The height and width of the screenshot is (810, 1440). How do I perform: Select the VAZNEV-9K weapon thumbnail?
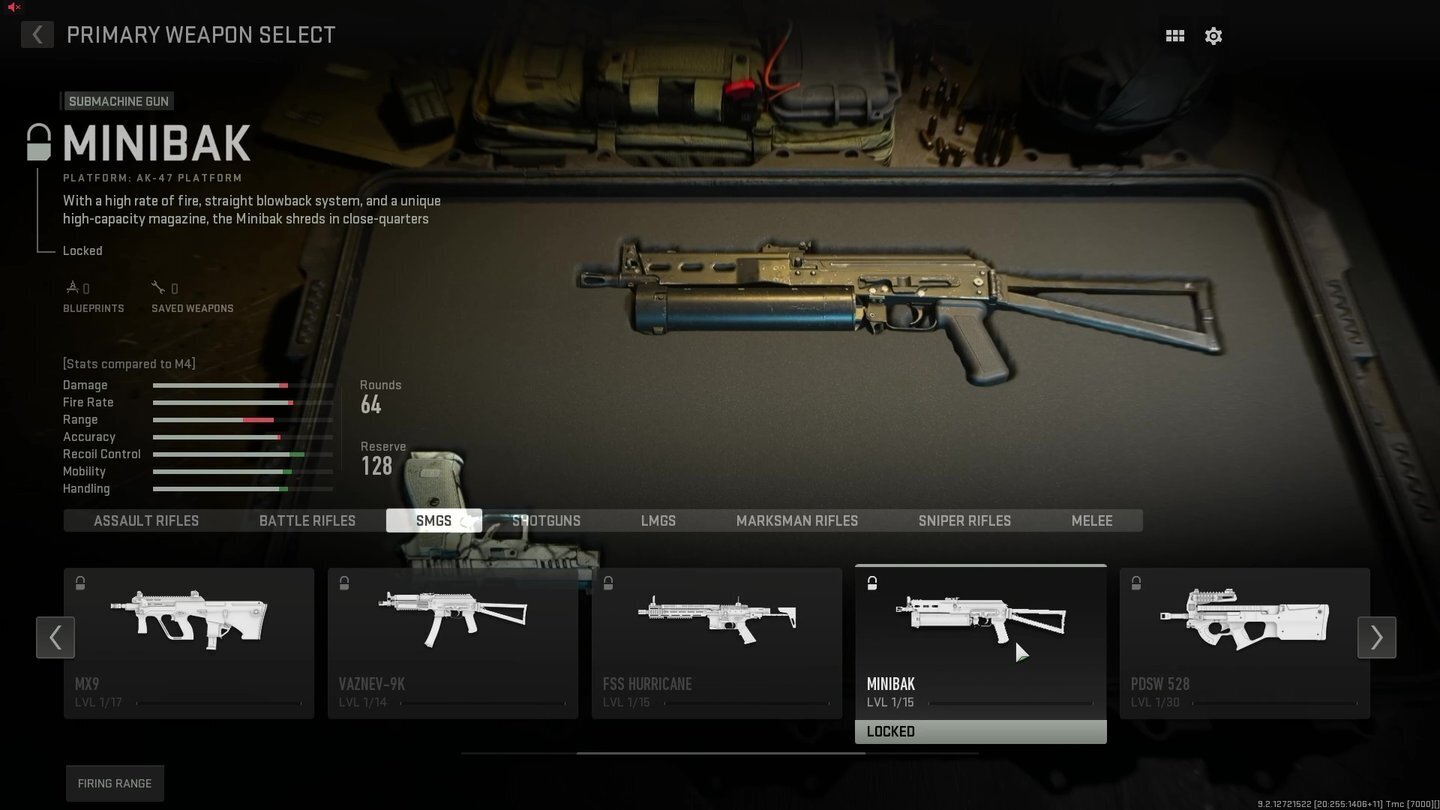coord(452,620)
